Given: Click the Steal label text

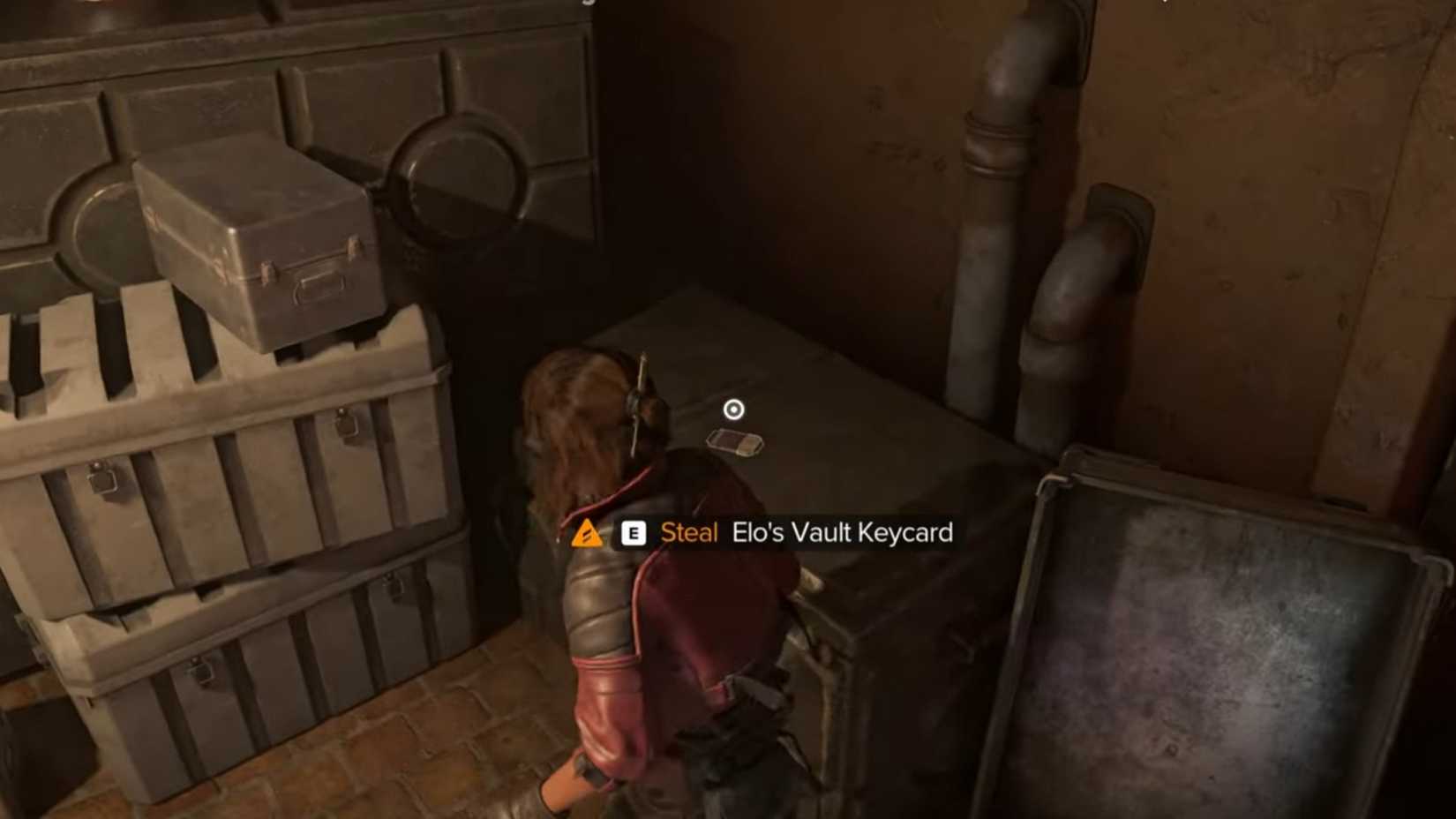Looking at the screenshot, I should pos(688,533).
